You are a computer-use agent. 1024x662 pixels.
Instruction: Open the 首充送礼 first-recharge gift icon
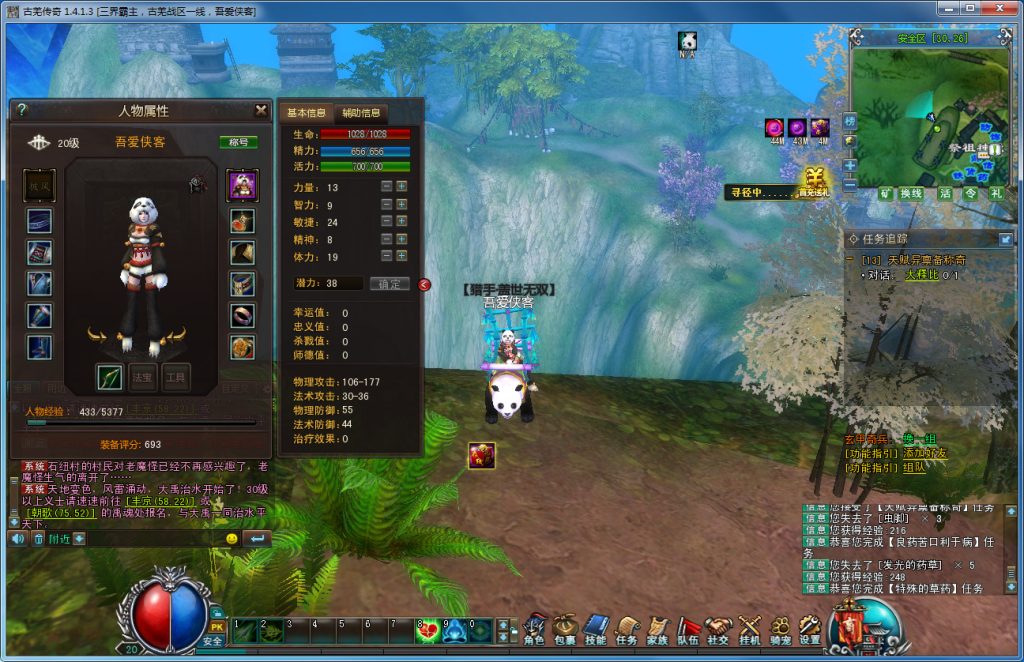[814, 184]
